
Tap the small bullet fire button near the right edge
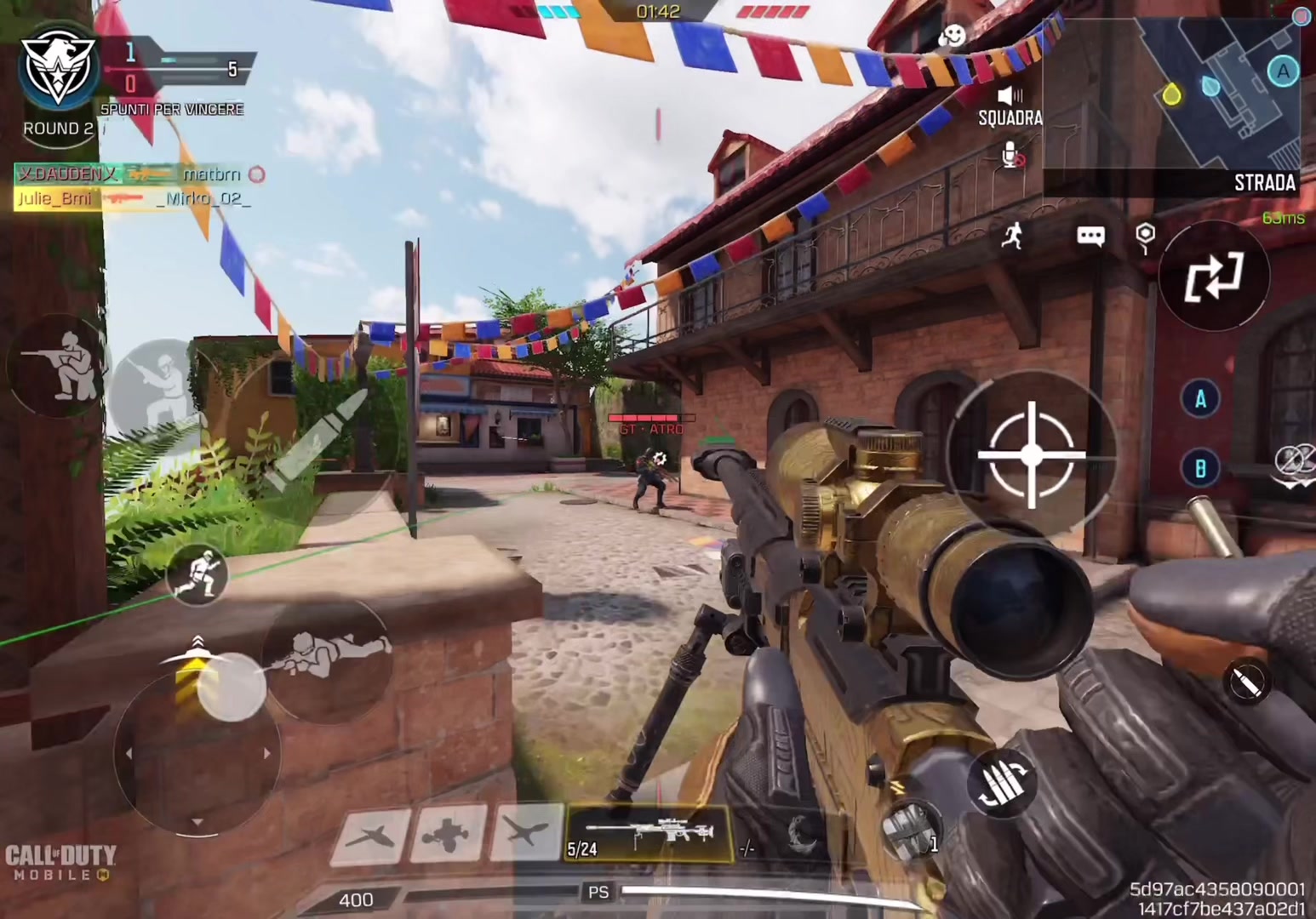pyautogui.click(x=1247, y=682)
